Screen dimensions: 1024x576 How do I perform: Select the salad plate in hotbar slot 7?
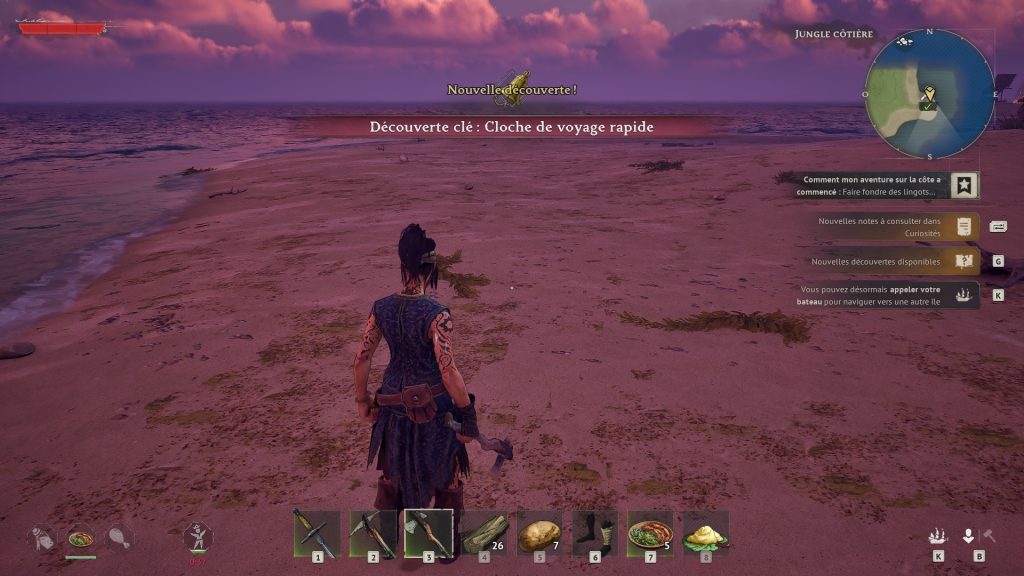point(650,532)
